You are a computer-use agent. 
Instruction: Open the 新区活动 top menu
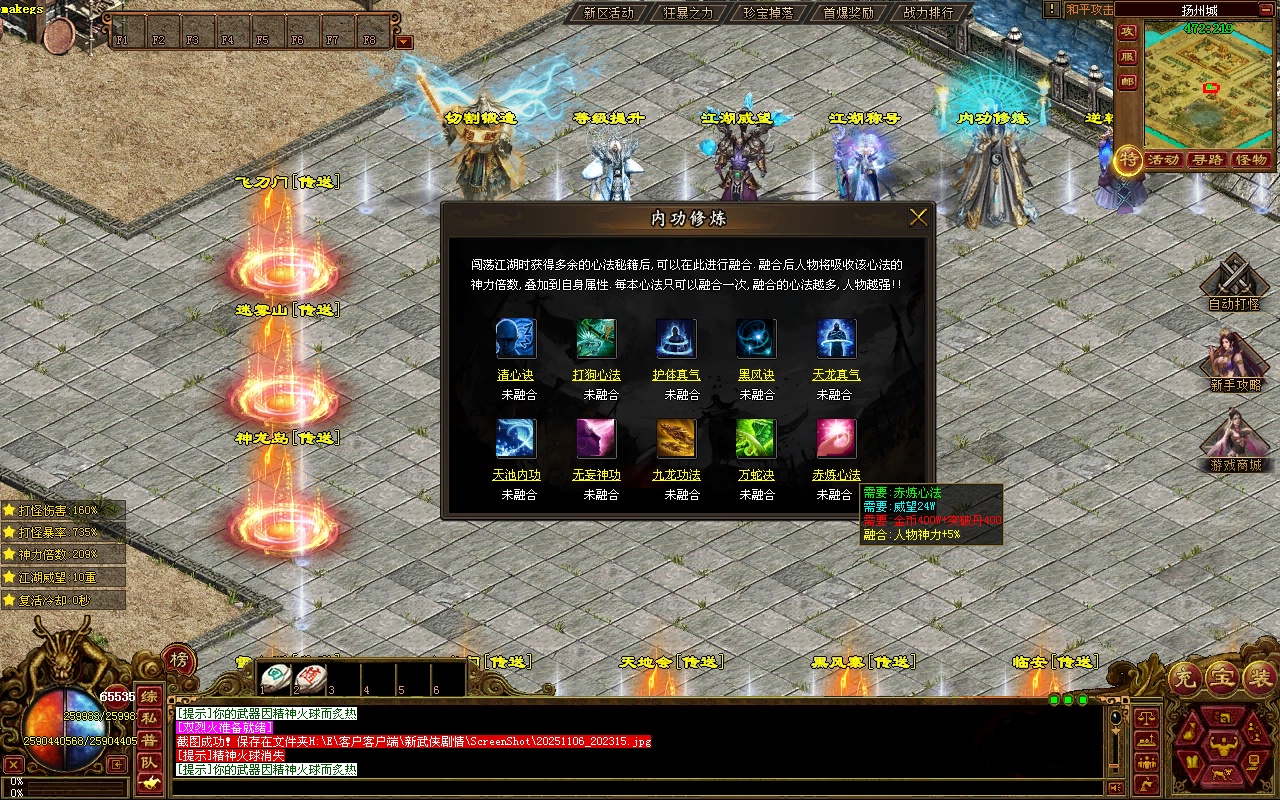point(608,13)
